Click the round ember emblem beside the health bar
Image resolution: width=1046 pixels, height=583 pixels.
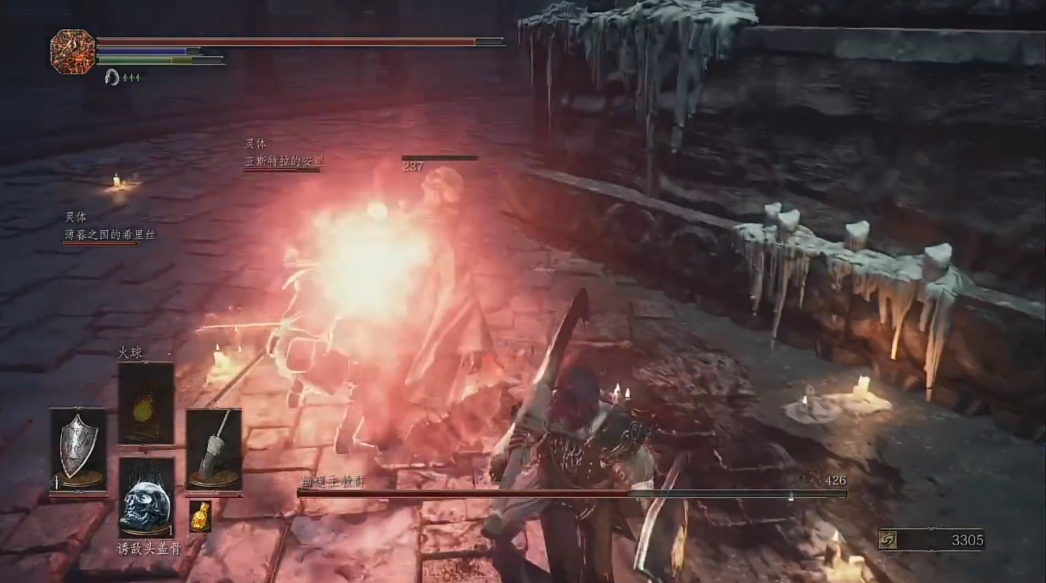73,52
